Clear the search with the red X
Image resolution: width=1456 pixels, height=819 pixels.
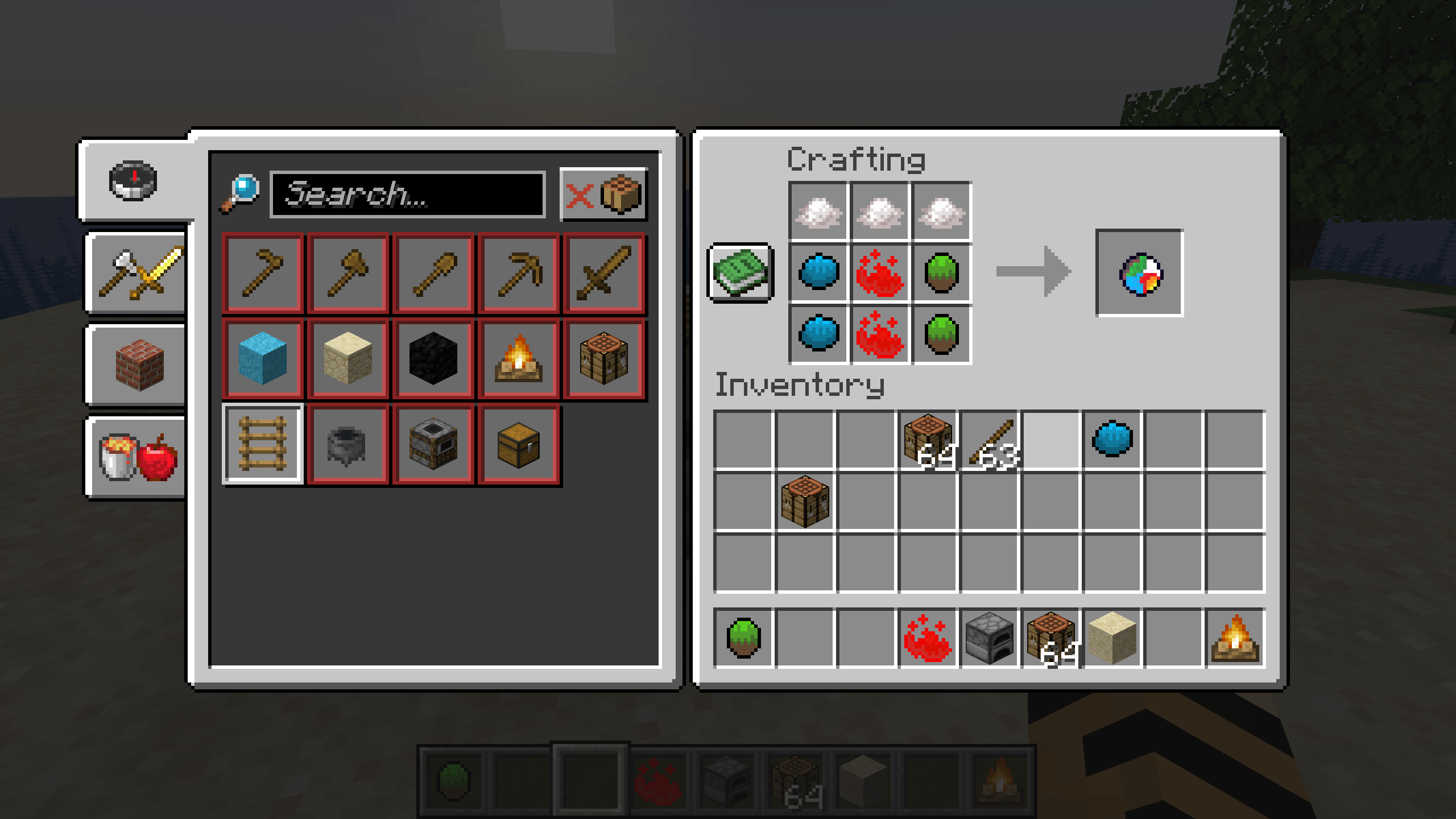579,196
